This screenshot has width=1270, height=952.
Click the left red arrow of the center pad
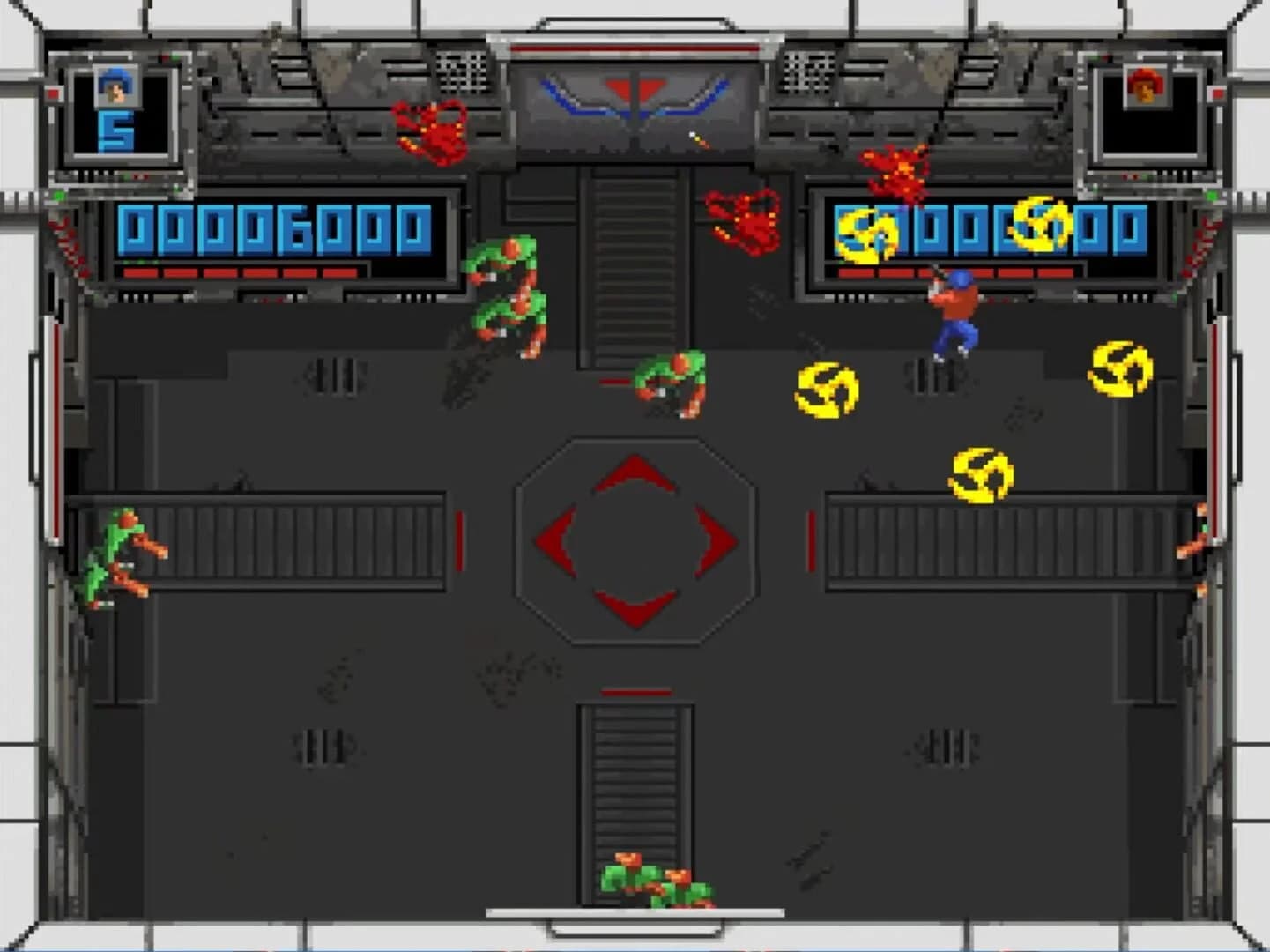pos(557,538)
